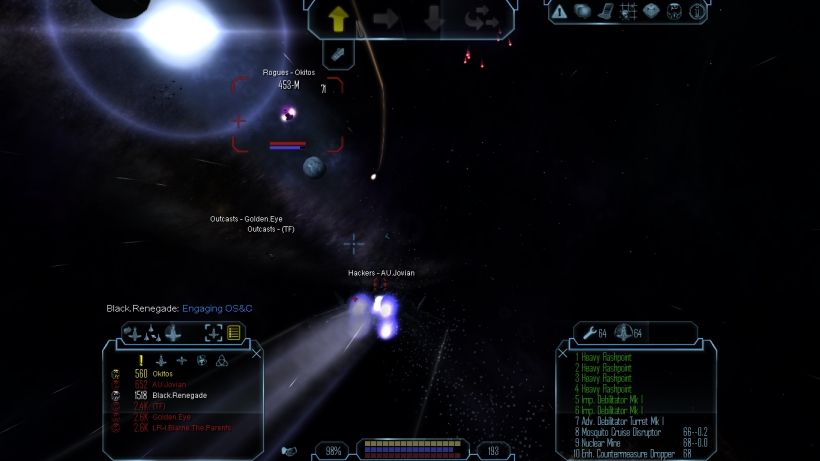Select the yellow free flight arrow
Image resolution: width=820 pixels, height=461 pixels.
[x=337, y=18]
